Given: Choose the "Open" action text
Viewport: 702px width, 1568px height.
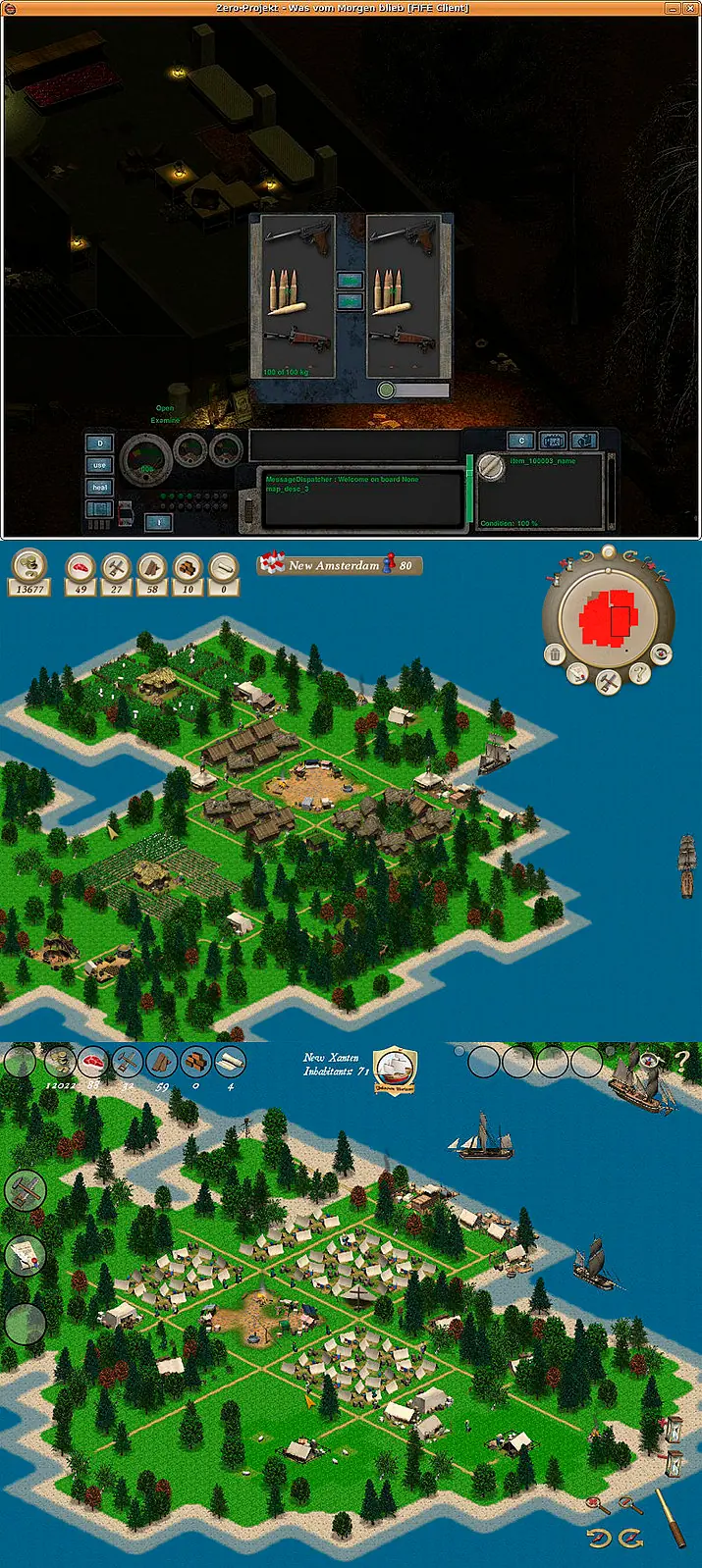Looking at the screenshot, I should (x=165, y=408).
